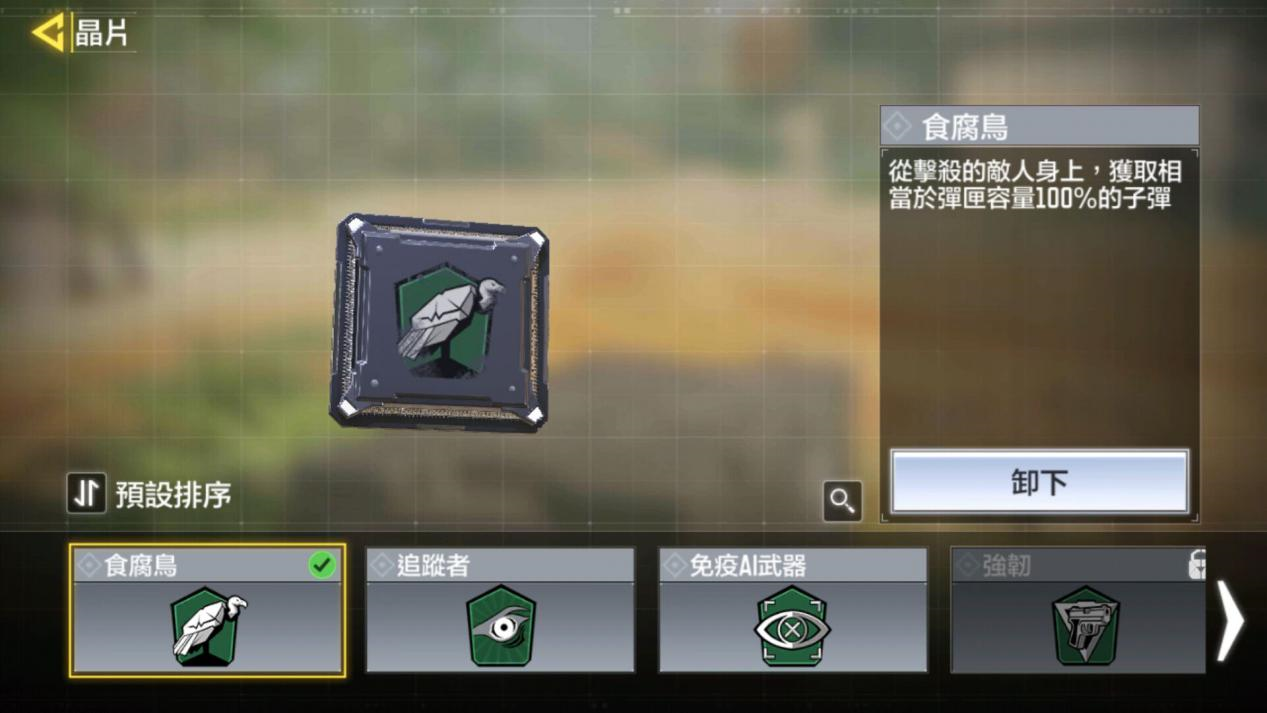Select the 免疫AI武器 perk card
The image size is (1267, 713).
pyautogui.click(x=792, y=611)
